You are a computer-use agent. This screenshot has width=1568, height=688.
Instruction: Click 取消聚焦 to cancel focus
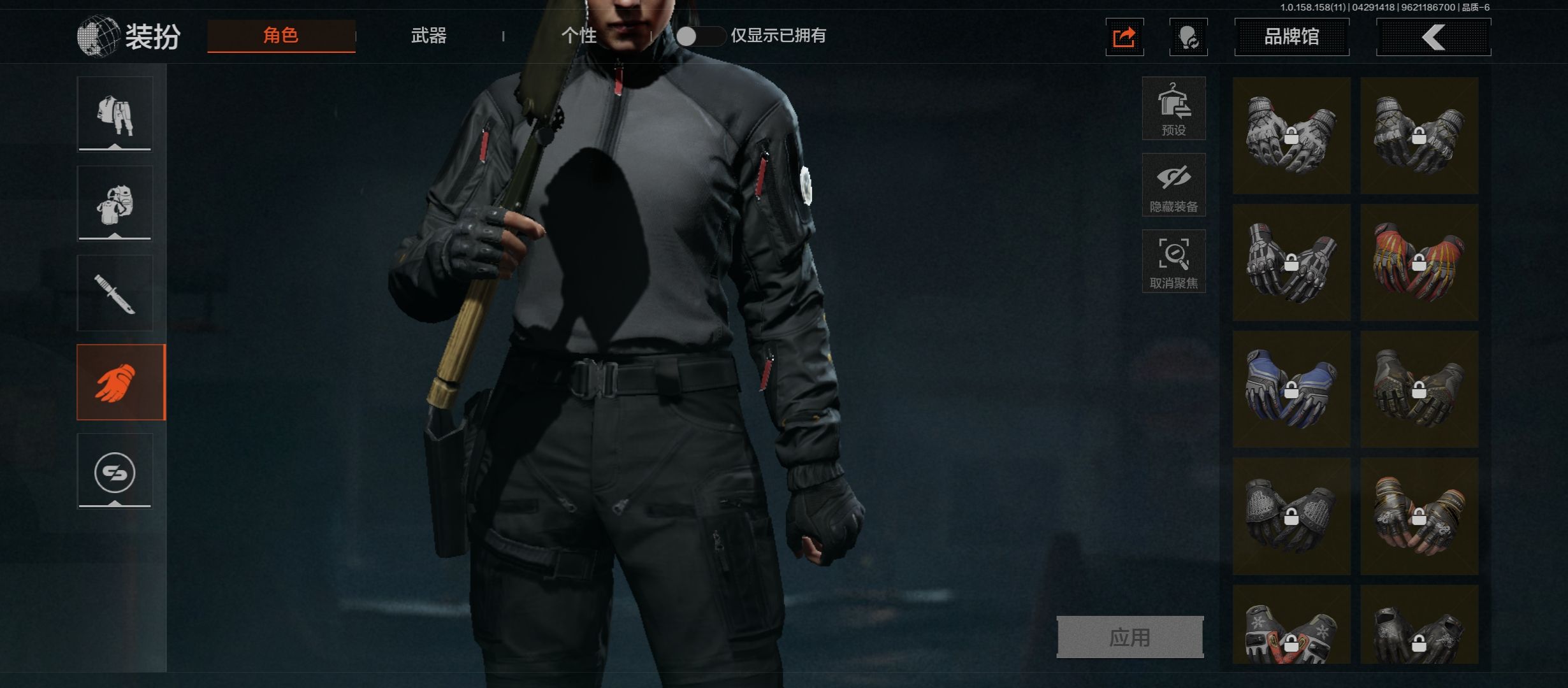(x=1173, y=261)
